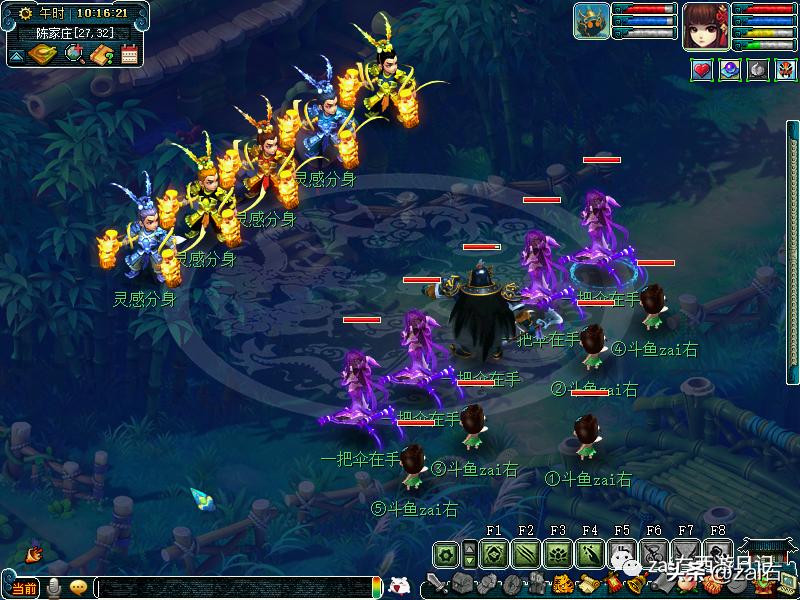Collapse the location panel with up arrow
This screenshot has width=800, height=600.
point(16,55)
